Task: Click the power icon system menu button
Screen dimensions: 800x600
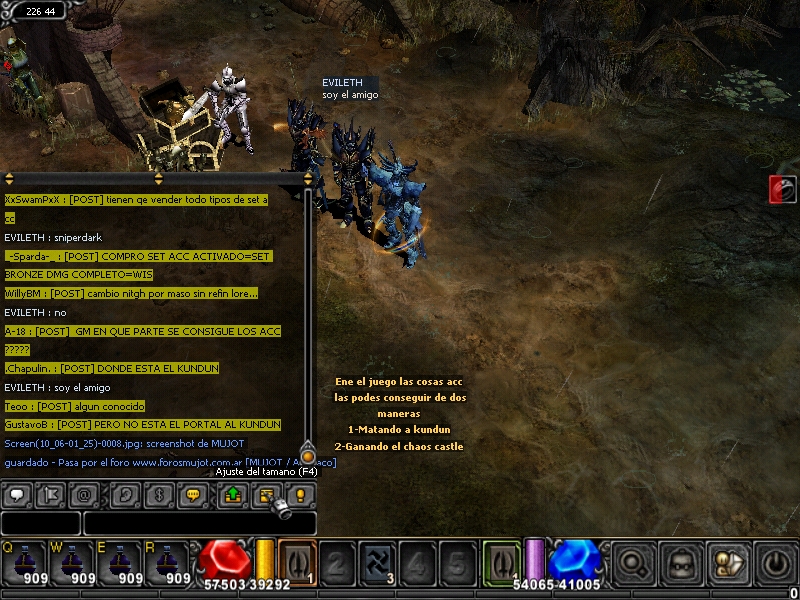Action: click(775, 563)
